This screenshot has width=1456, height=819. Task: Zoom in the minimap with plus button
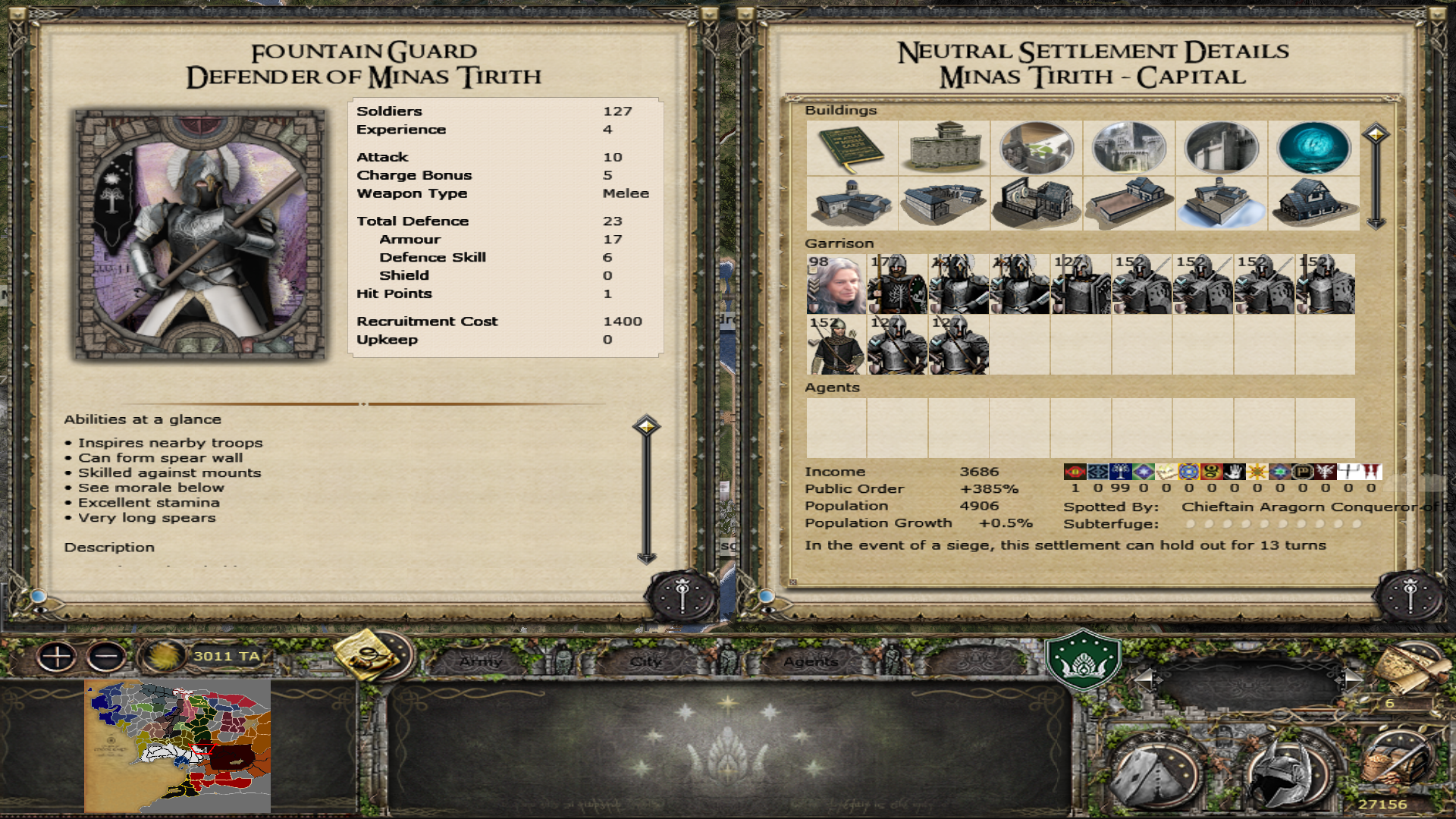57,657
